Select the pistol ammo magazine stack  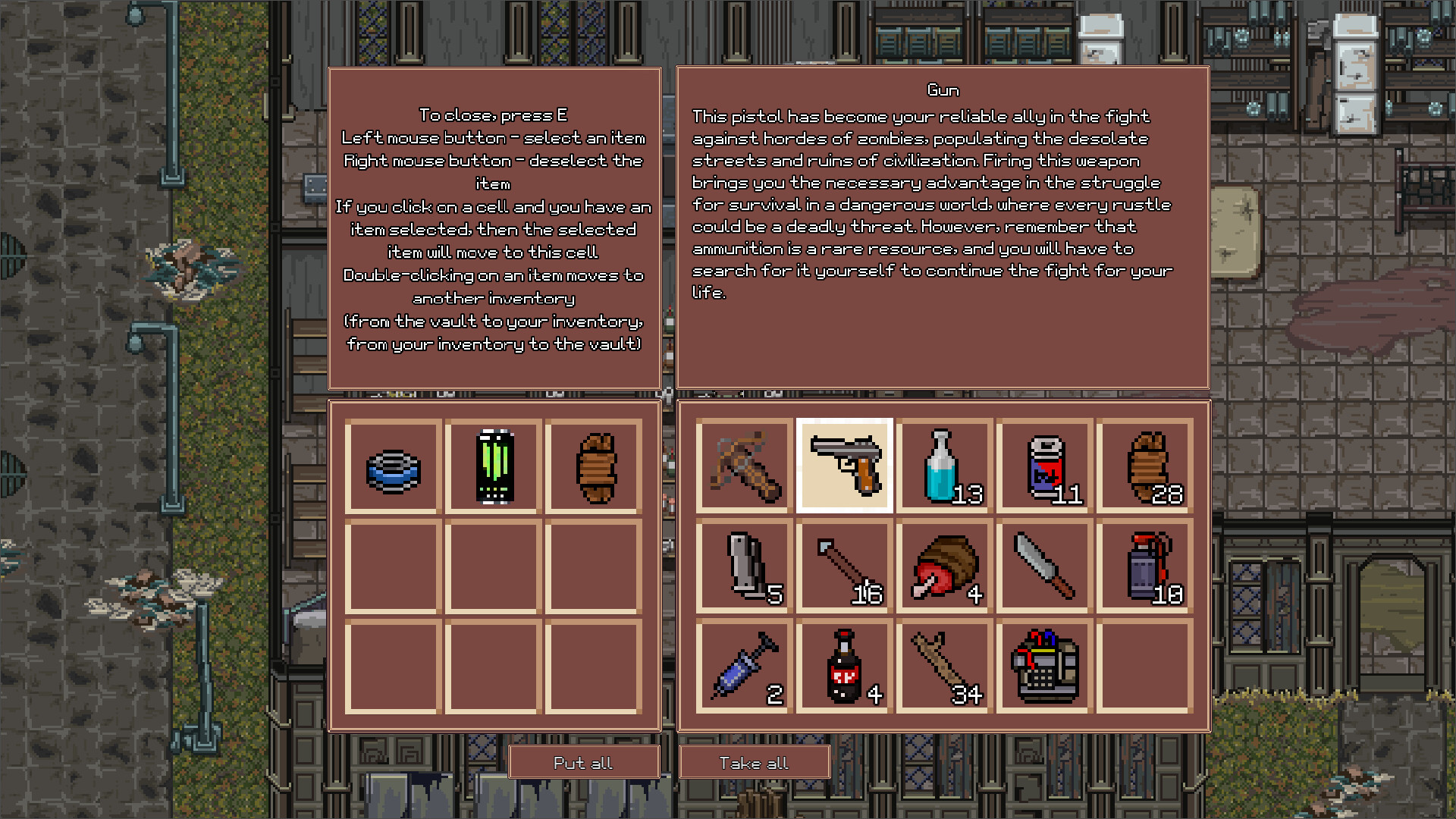742,566
